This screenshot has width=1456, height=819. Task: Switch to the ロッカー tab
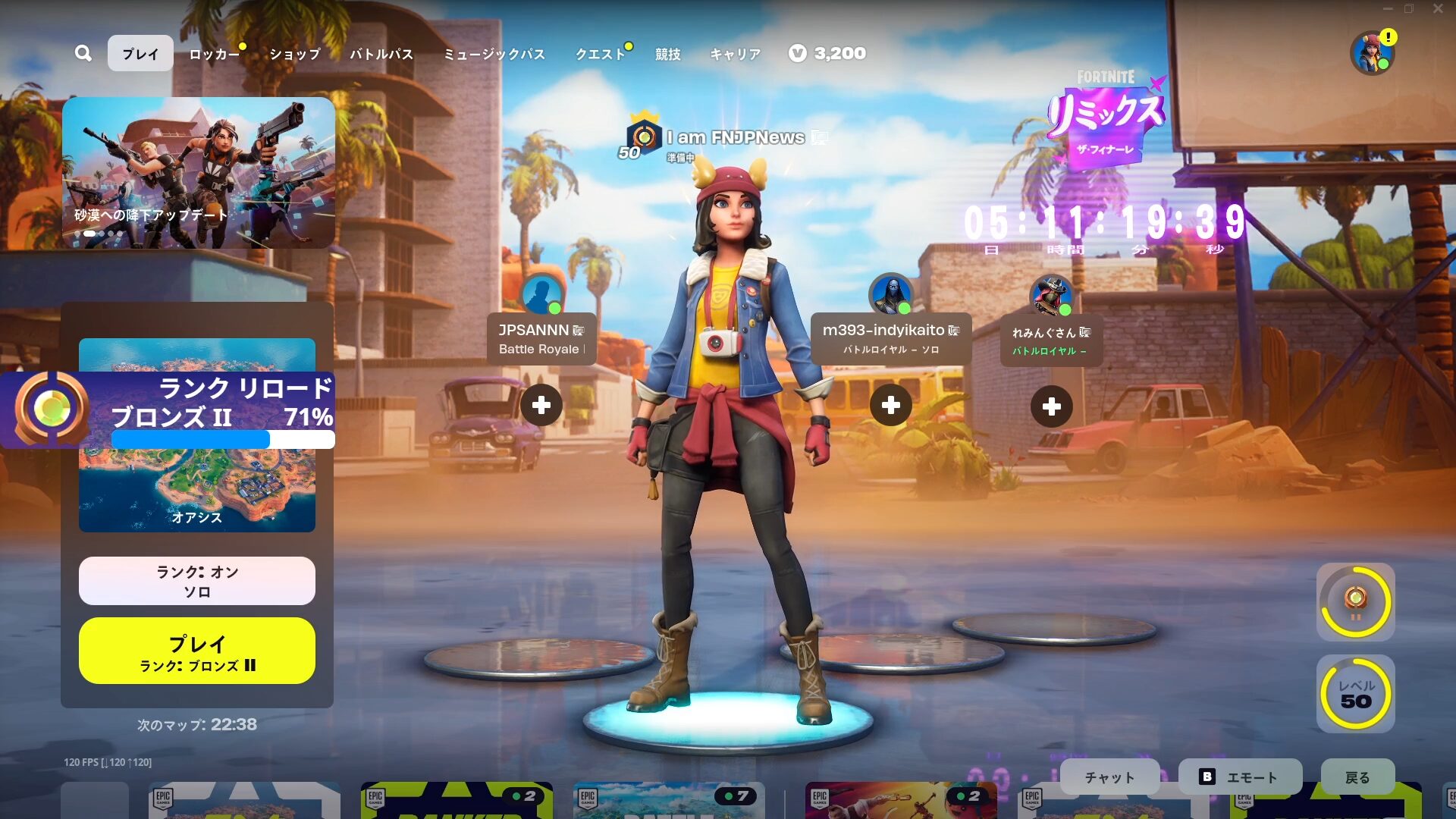click(x=214, y=54)
